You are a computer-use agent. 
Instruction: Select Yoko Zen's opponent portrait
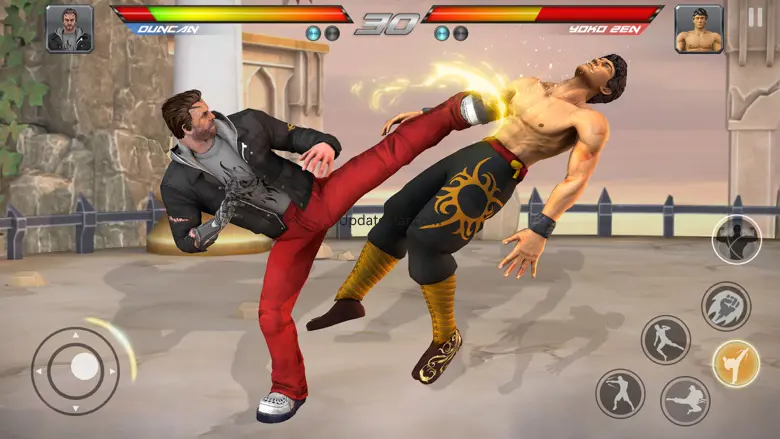[x=698, y=29]
